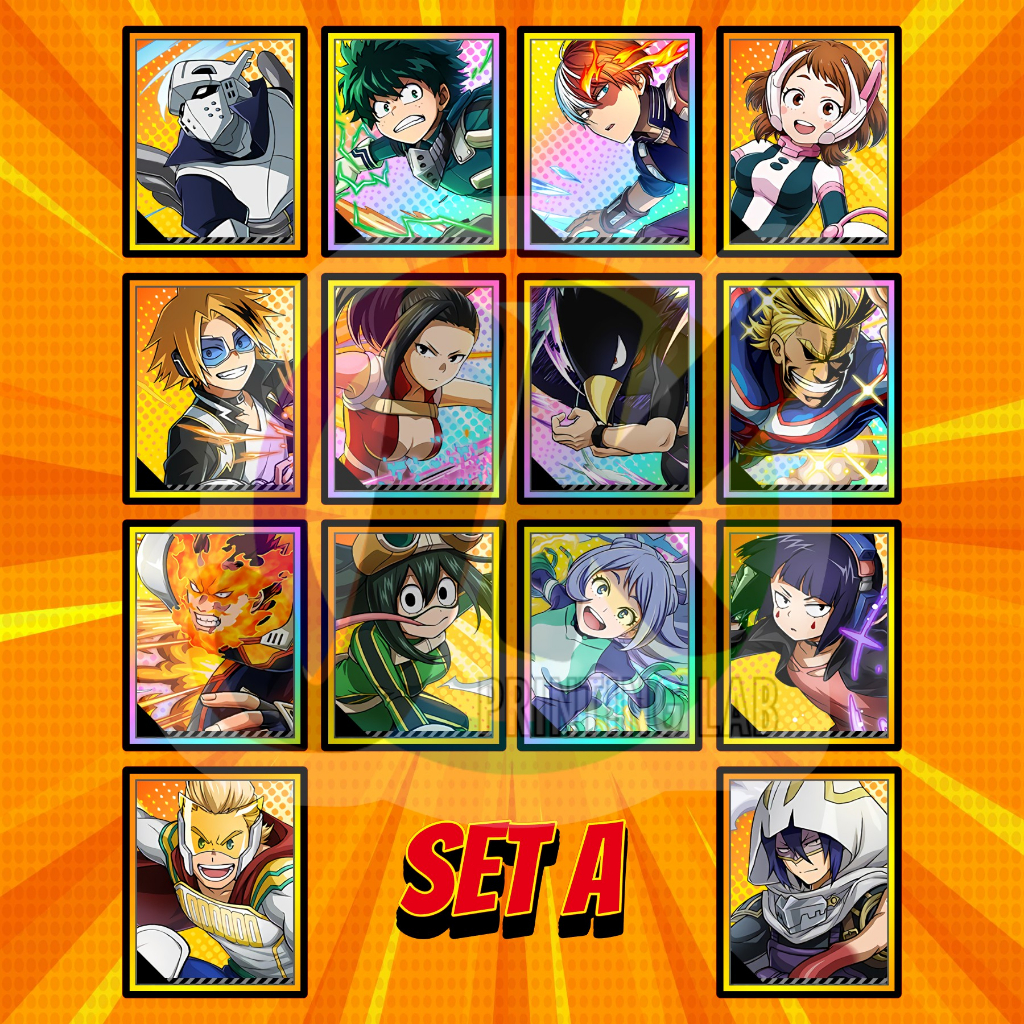Select the black ponytail girl in red card
This screenshot has width=1024, height=1024.
point(413,388)
